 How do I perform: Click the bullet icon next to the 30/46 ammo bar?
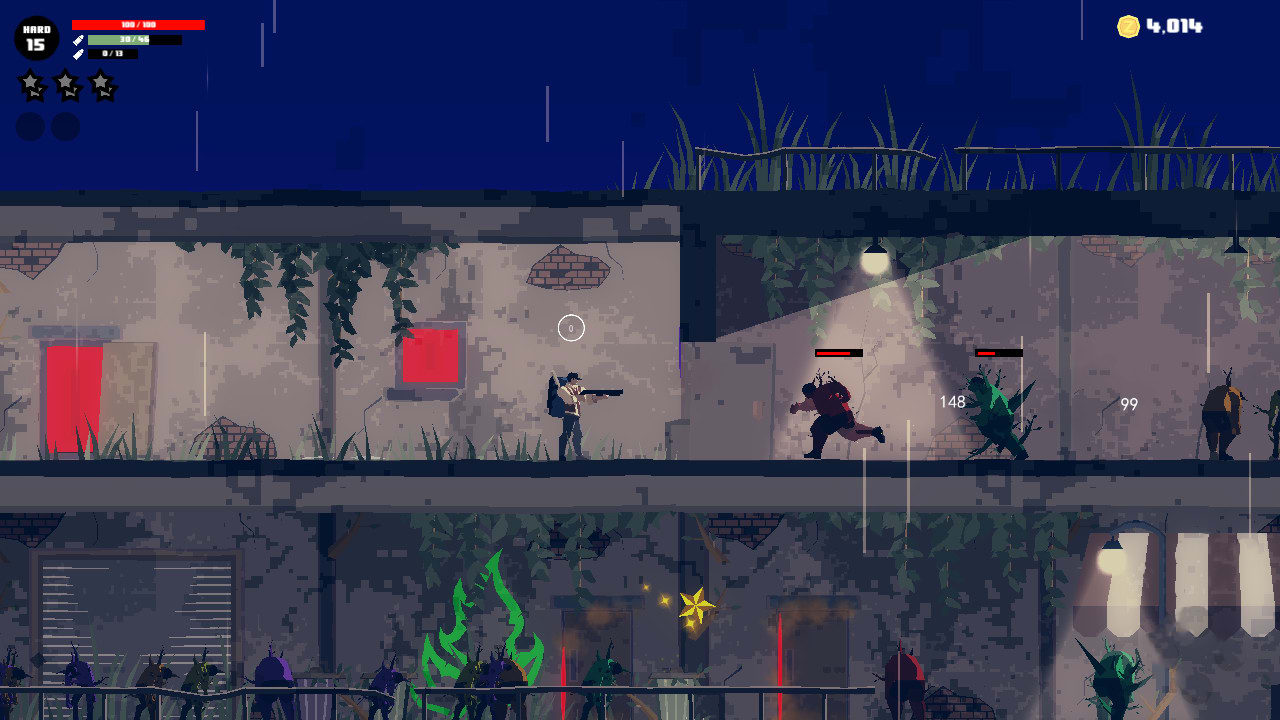tap(77, 41)
